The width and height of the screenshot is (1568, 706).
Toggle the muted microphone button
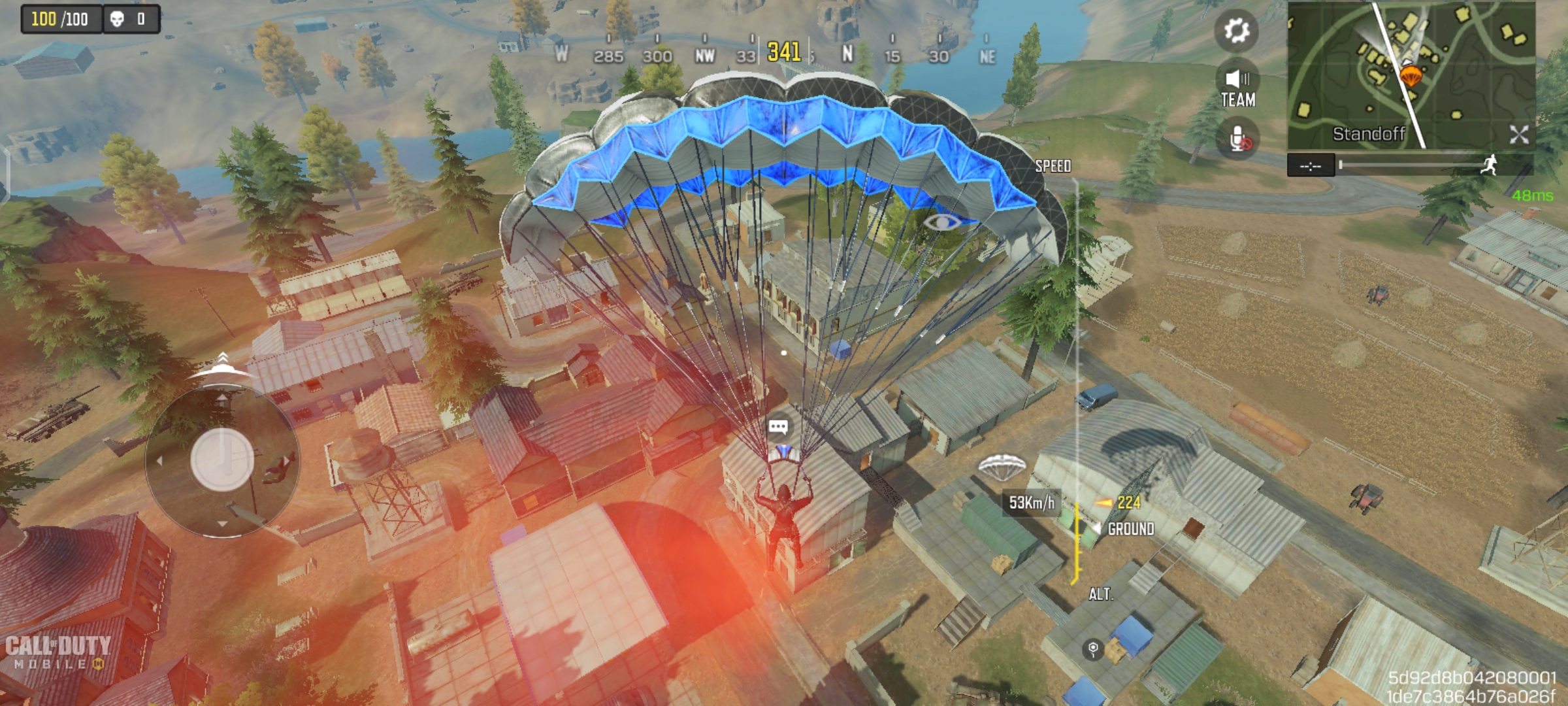[x=1238, y=139]
